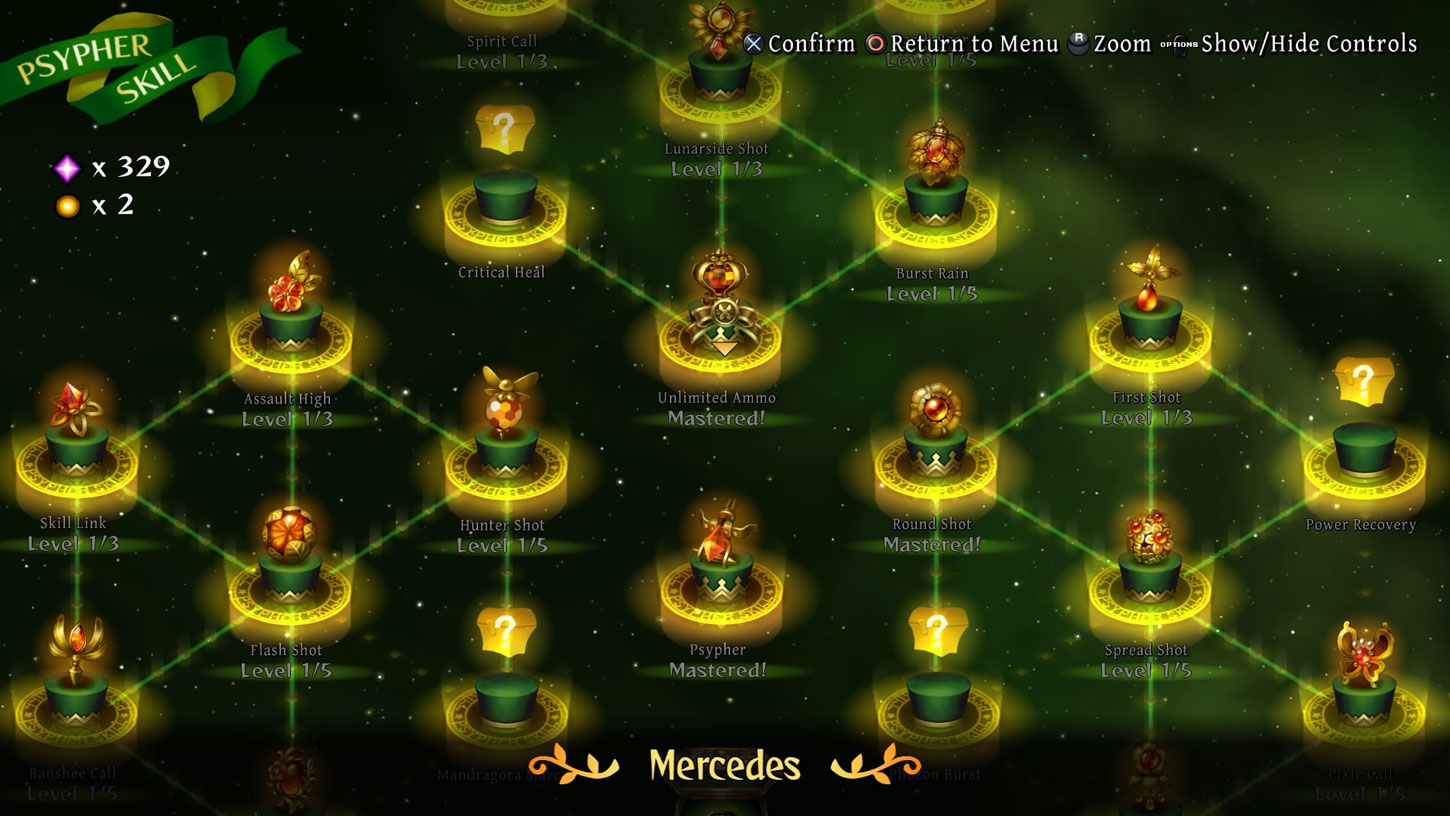Select the Burst Rain skill node
The width and height of the screenshot is (1450, 816).
point(933,190)
